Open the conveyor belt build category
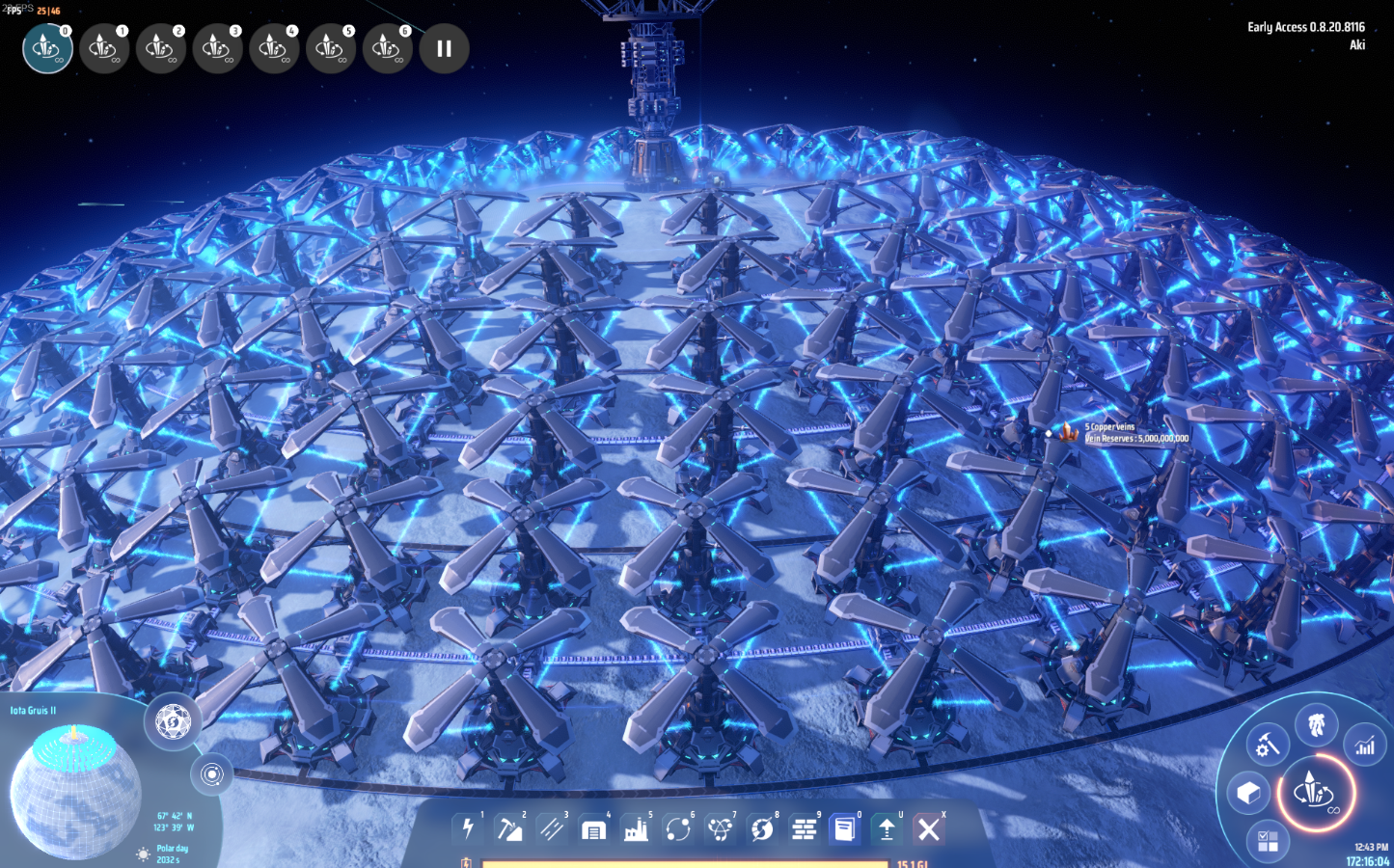The height and width of the screenshot is (868, 1394). point(552,828)
